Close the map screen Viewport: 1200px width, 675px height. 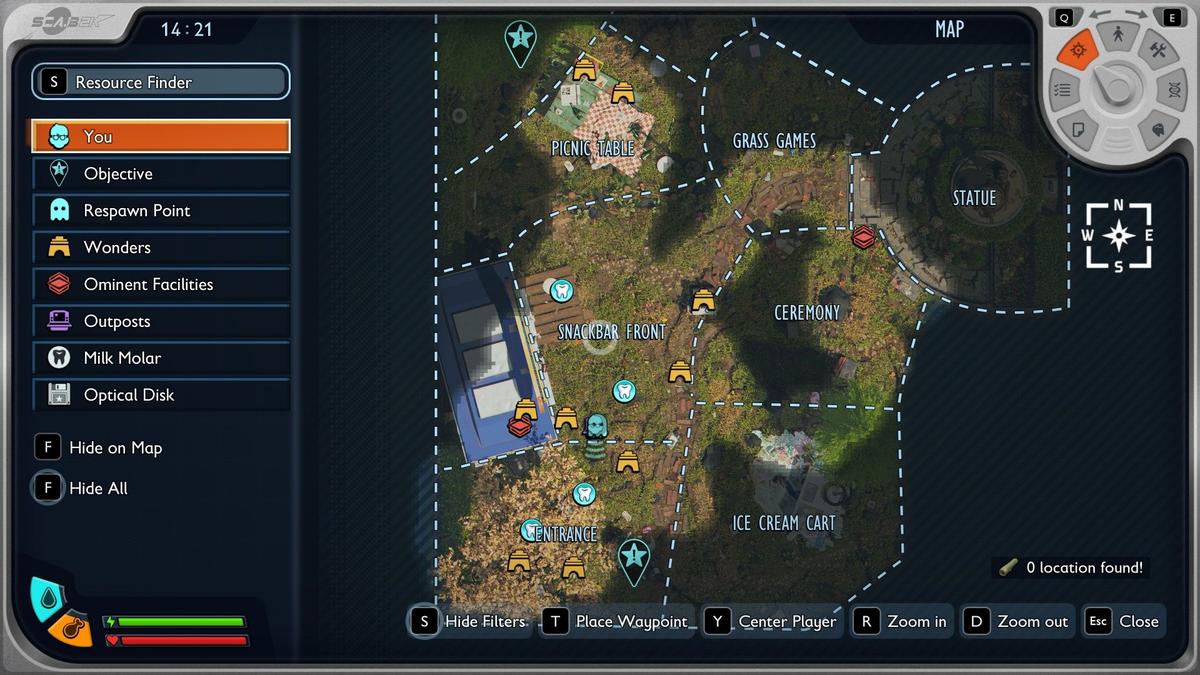tap(1124, 621)
